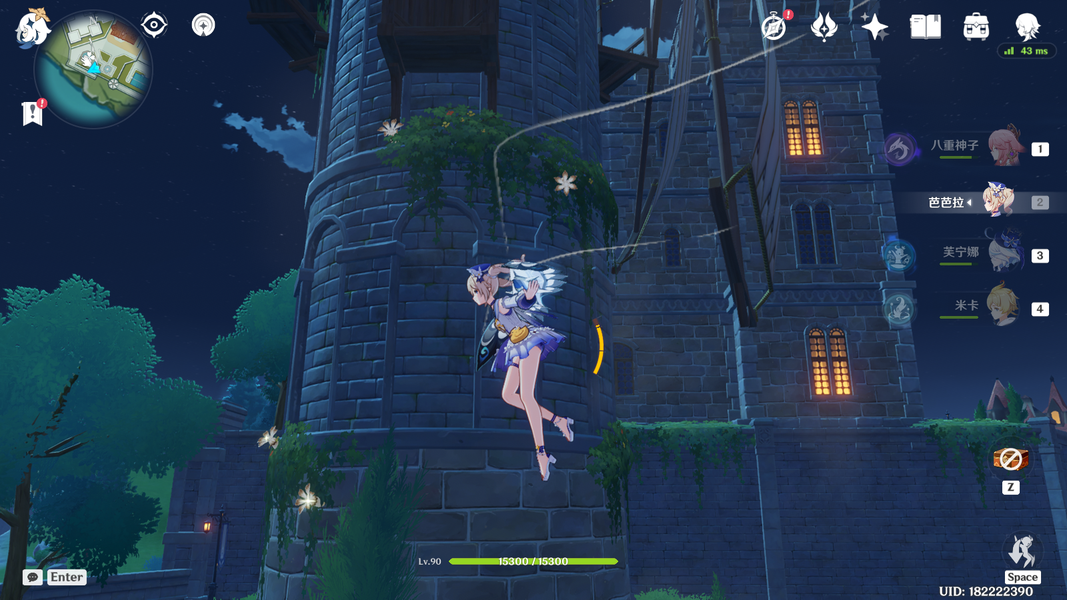The height and width of the screenshot is (600, 1067).
Task: Open the circular target icon beside the minimap
Action: point(204,25)
